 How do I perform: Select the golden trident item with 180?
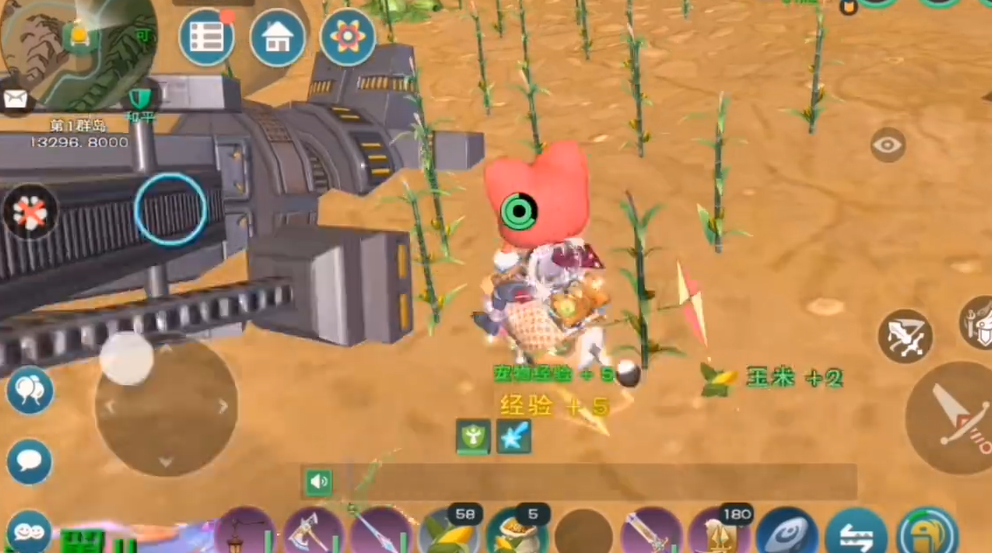pyautogui.click(x=719, y=532)
